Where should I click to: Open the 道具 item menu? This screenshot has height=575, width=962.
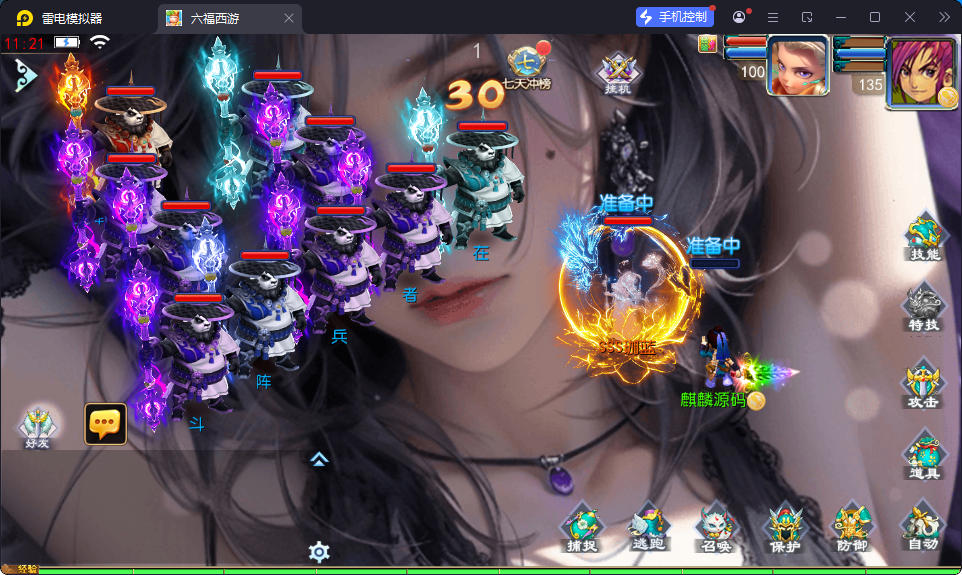(x=923, y=457)
